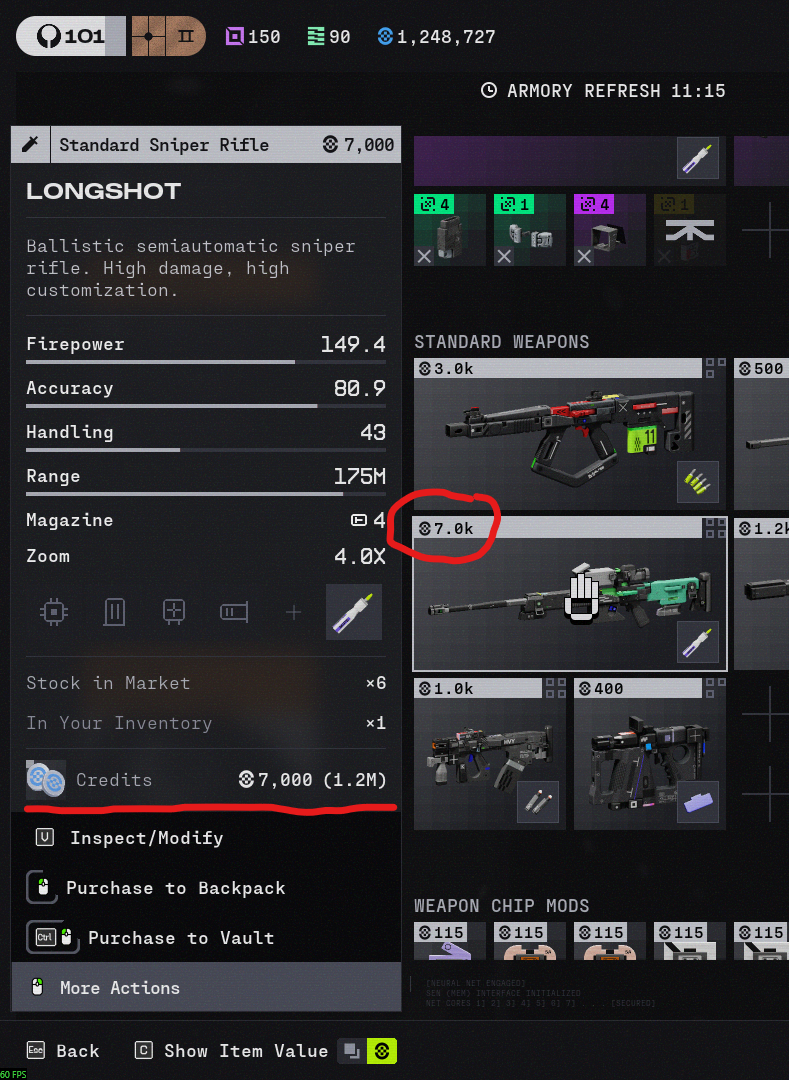
Task: Choose Purchase to Vault
Action: (x=180, y=938)
